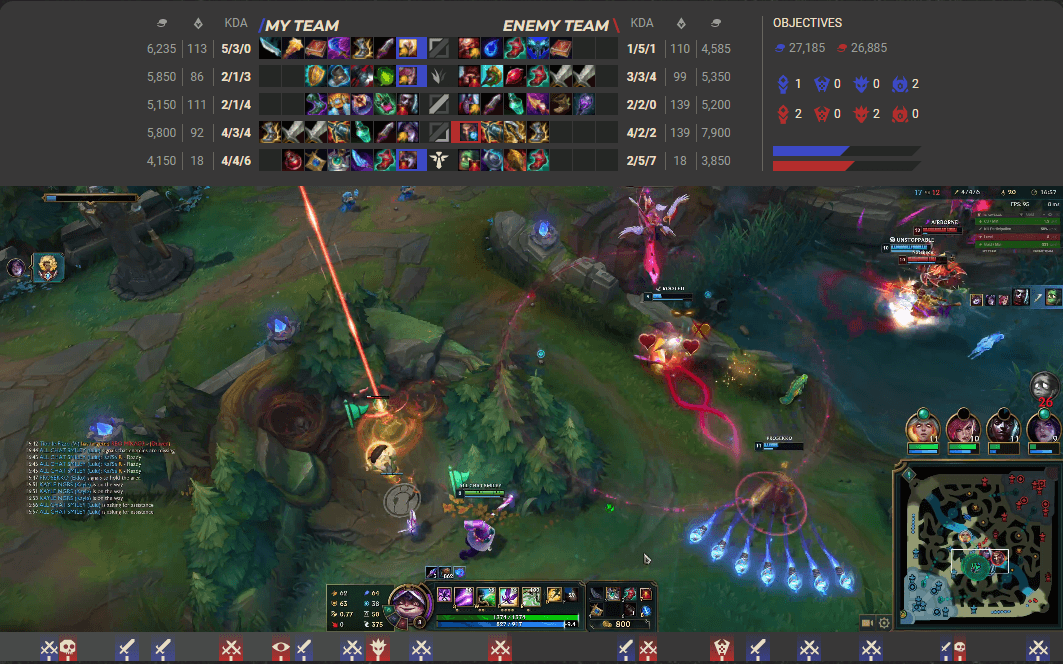The image size is (1063, 664).
Task: Click the OBJECTIVES panel heading
Action: click(x=807, y=23)
